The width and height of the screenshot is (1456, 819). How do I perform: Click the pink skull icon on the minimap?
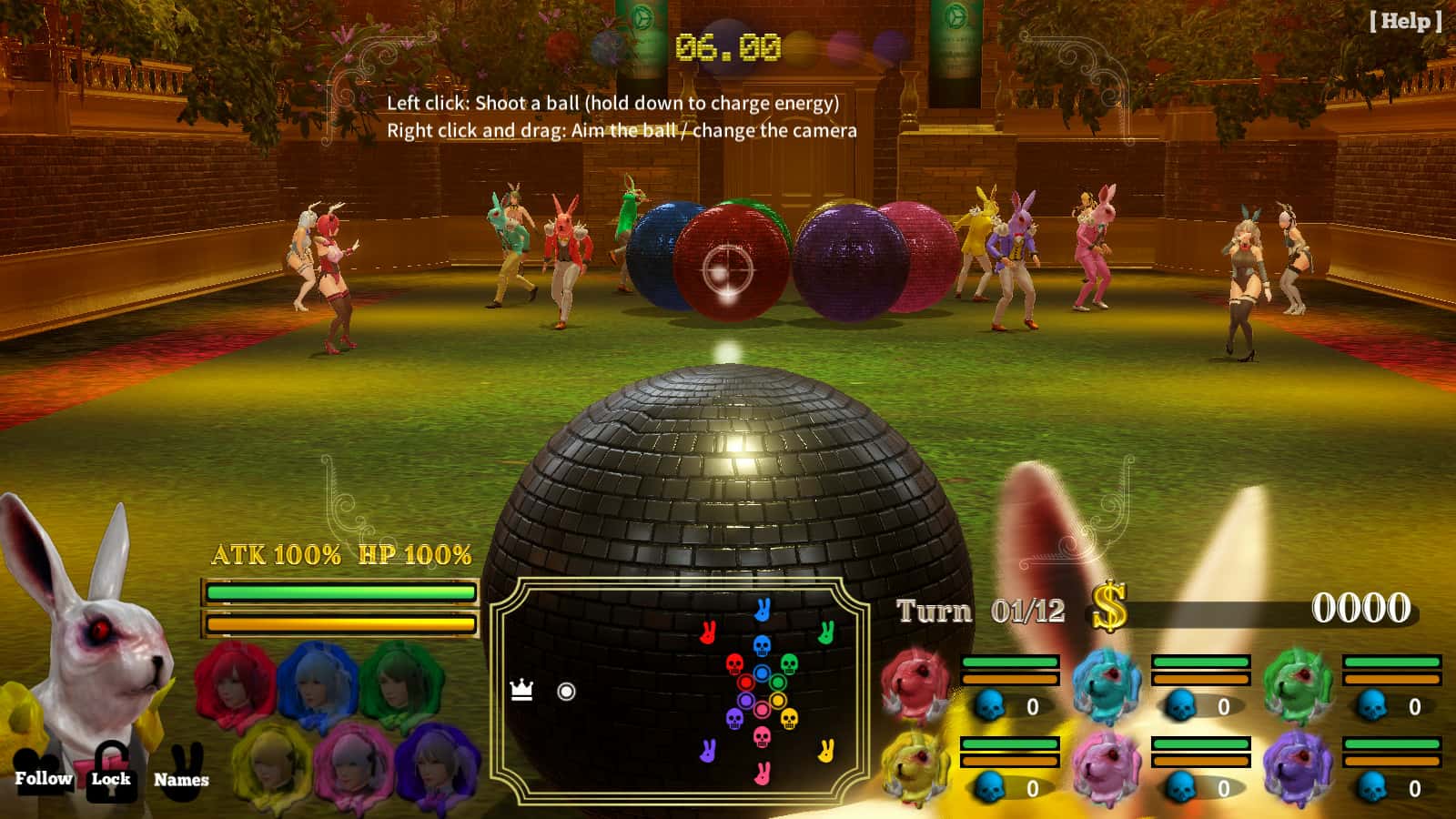(762, 737)
